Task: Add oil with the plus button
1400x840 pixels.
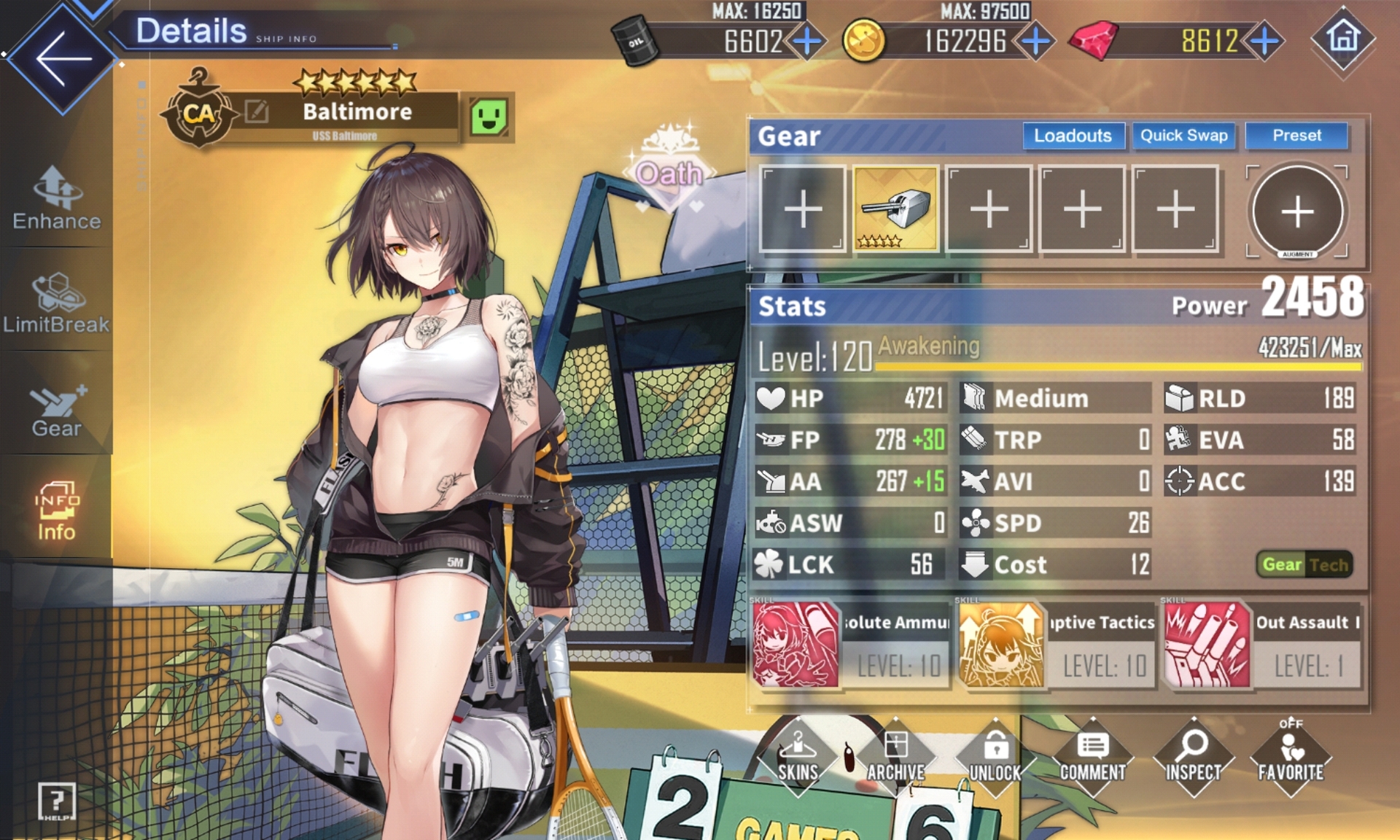Action: pyautogui.click(x=808, y=42)
